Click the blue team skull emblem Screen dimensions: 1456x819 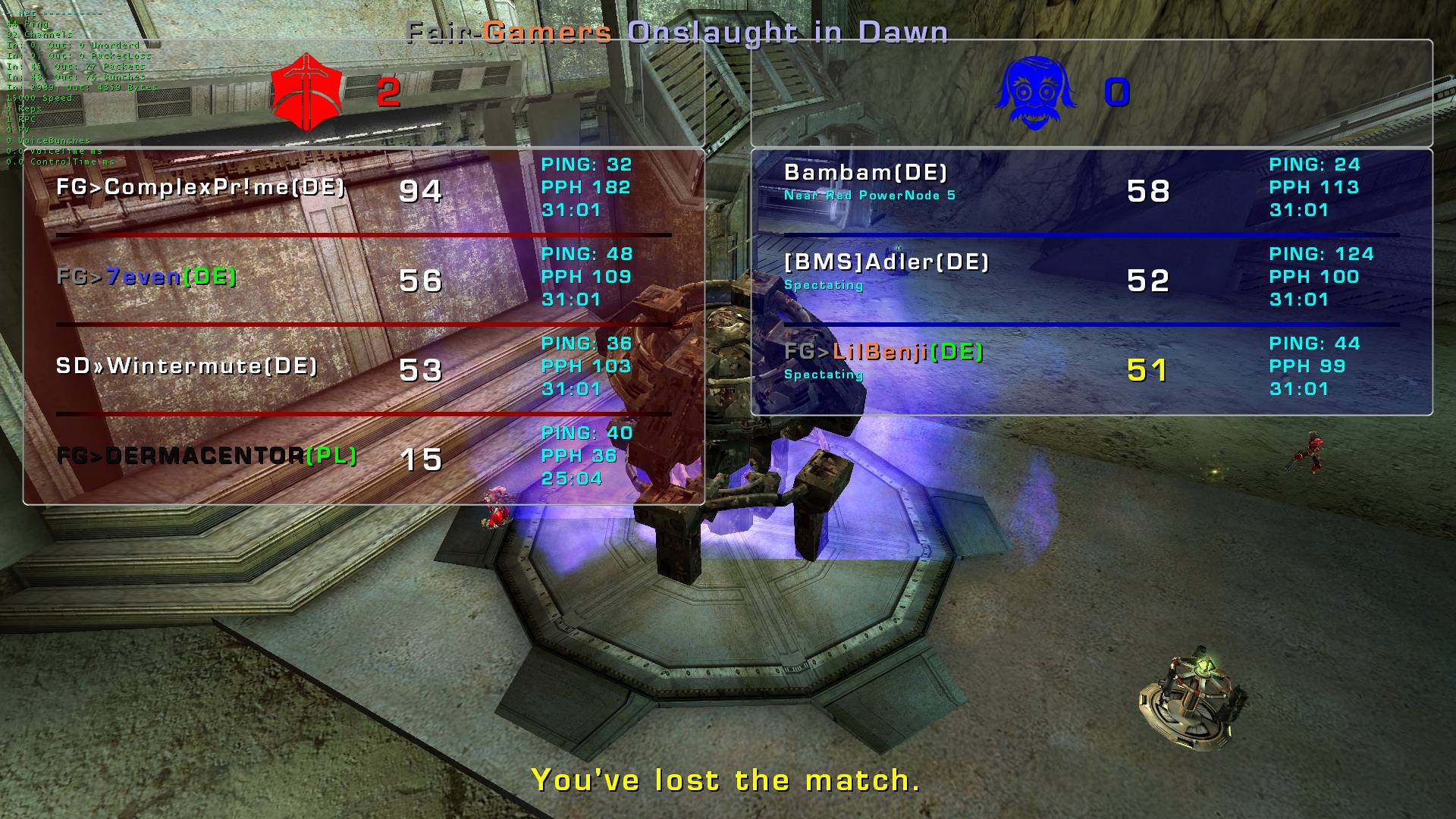(1035, 93)
